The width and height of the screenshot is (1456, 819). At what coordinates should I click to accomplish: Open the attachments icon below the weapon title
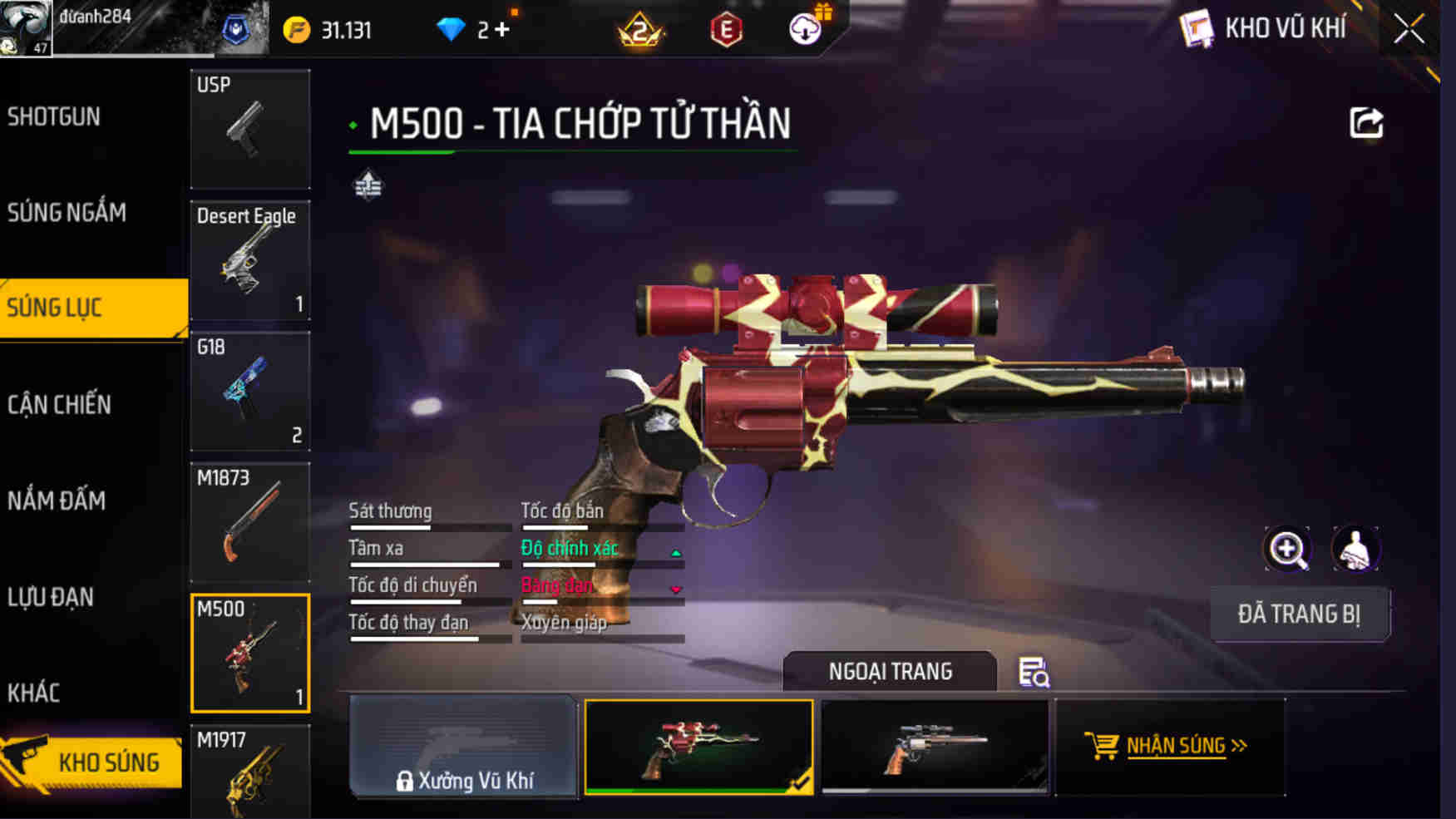coord(369,185)
